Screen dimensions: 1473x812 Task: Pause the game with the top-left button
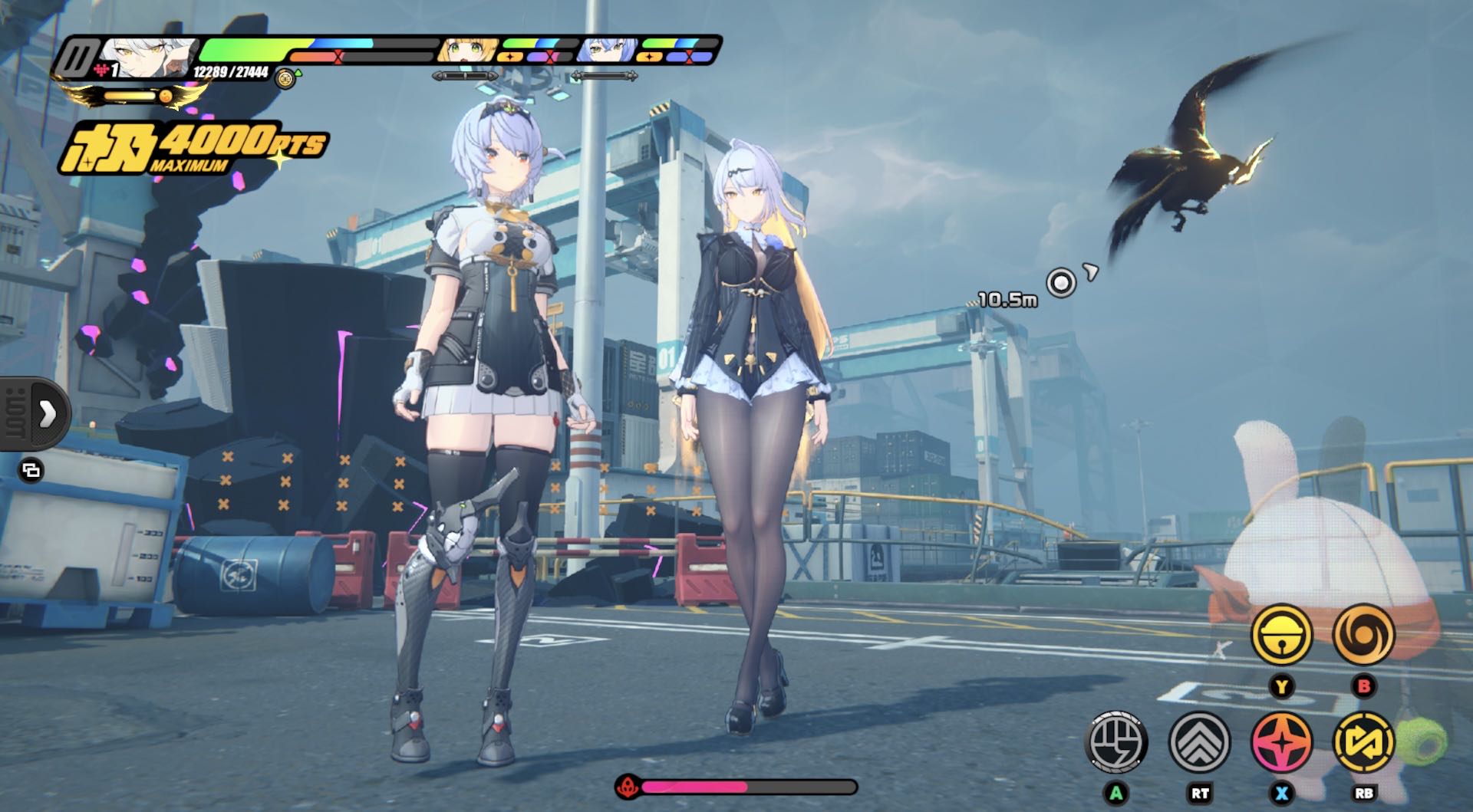76,57
